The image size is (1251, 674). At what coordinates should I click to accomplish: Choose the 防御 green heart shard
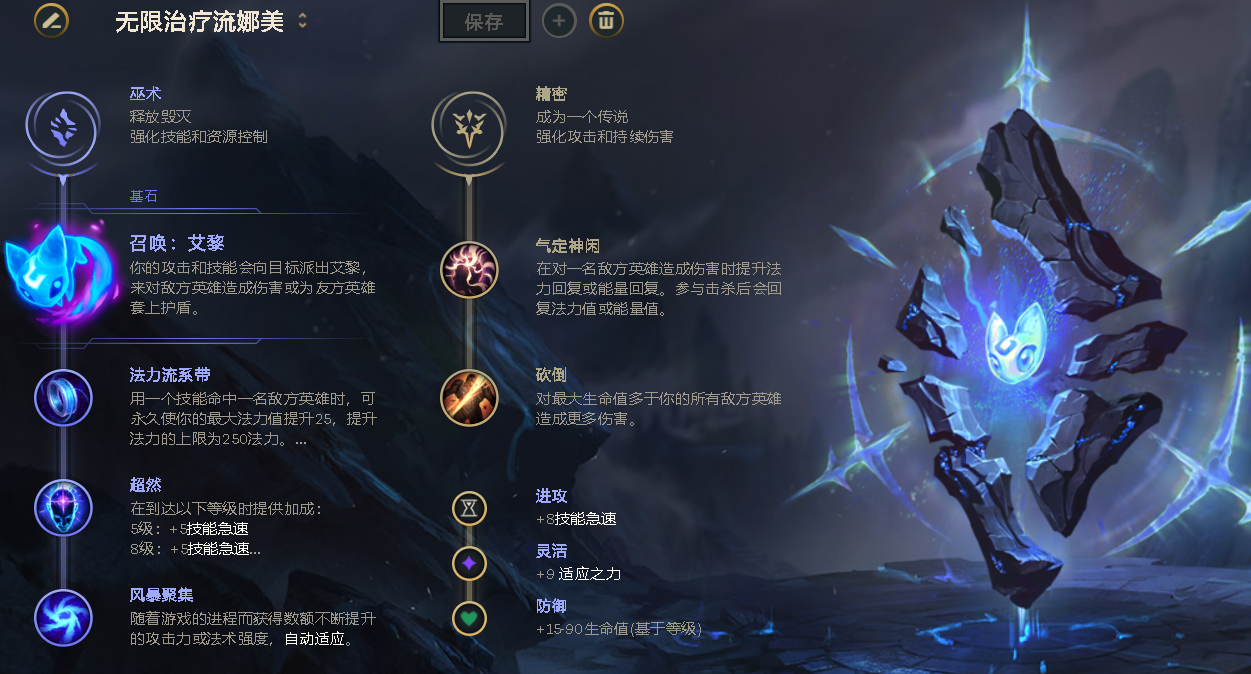pos(469,618)
